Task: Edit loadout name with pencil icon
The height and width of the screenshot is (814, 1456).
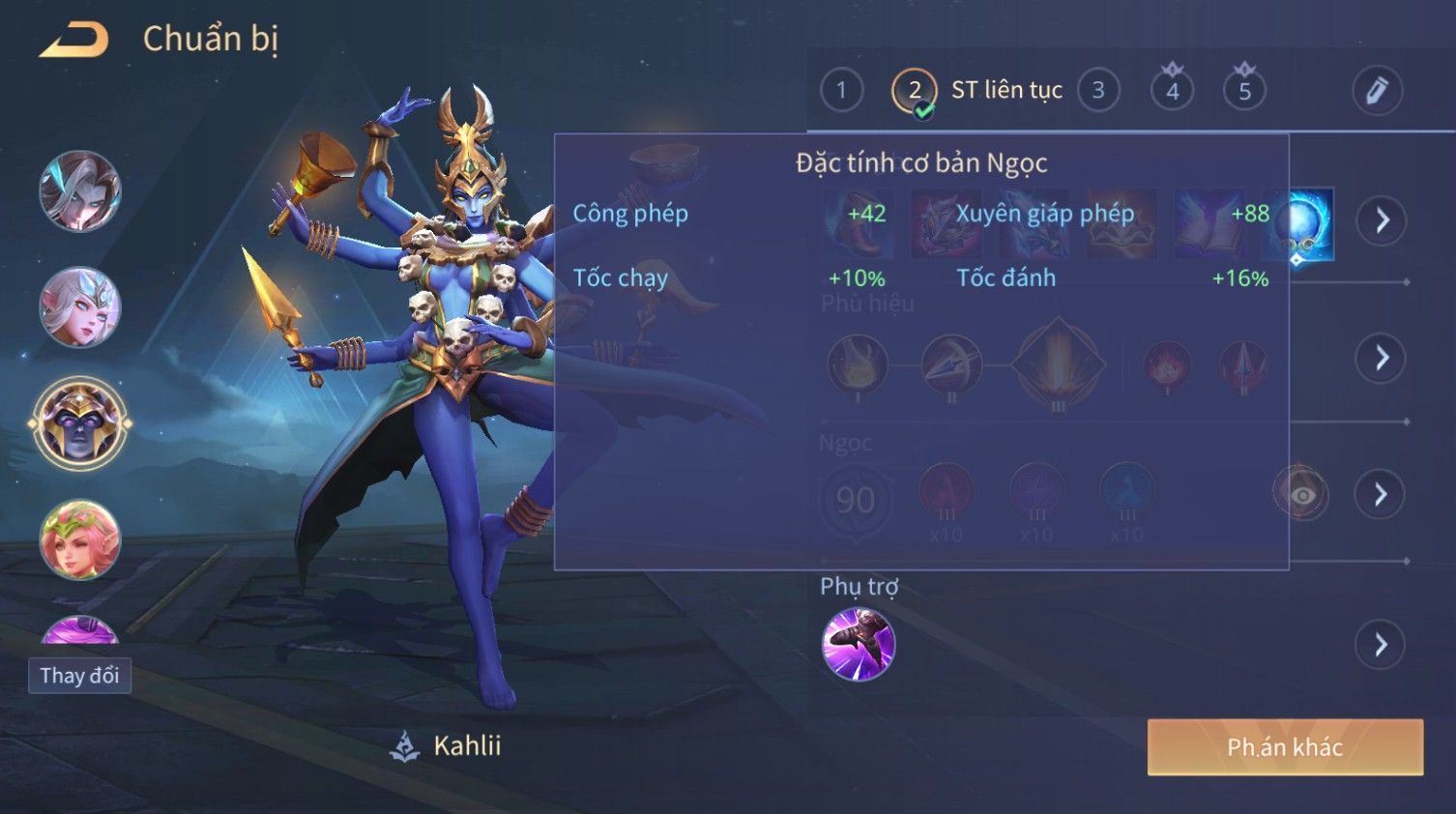Action: [x=1377, y=91]
